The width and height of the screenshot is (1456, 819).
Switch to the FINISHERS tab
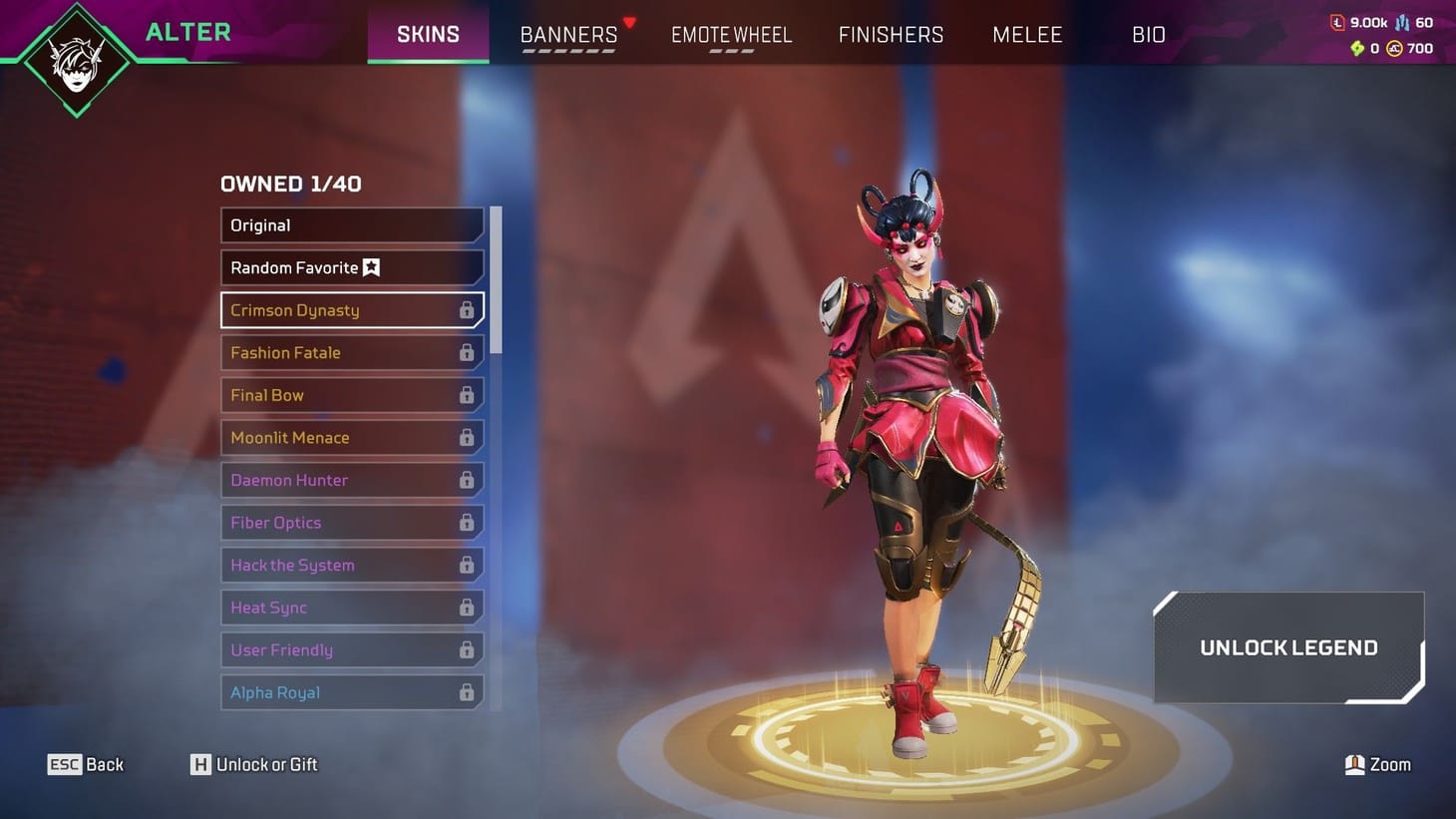pos(891,34)
